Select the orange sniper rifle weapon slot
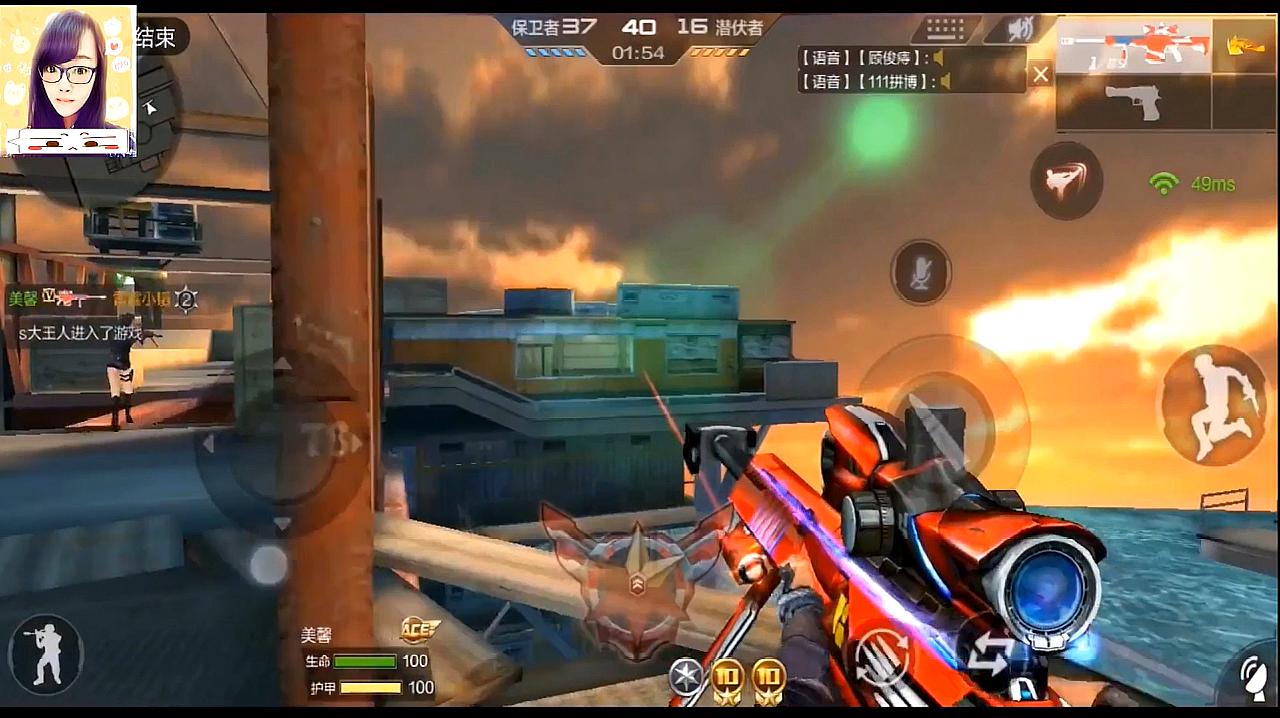Viewport: 1280px width, 718px height. tap(1133, 47)
